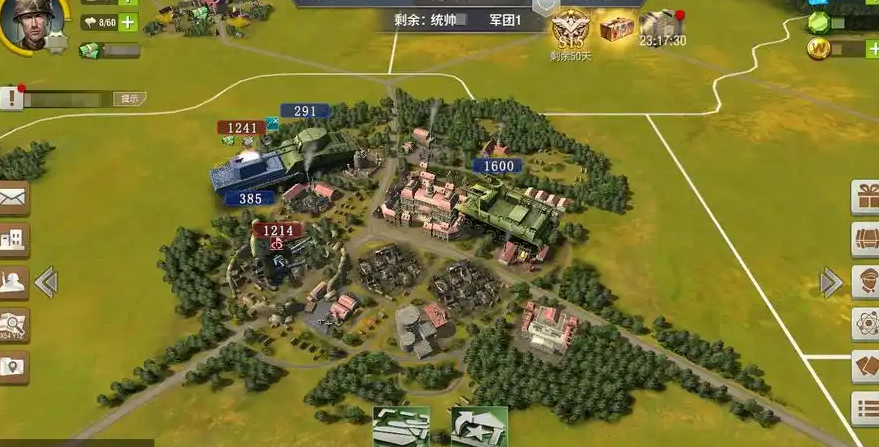Open the map location pin button
The height and width of the screenshot is (447, 879).
[x=14, y=367]
